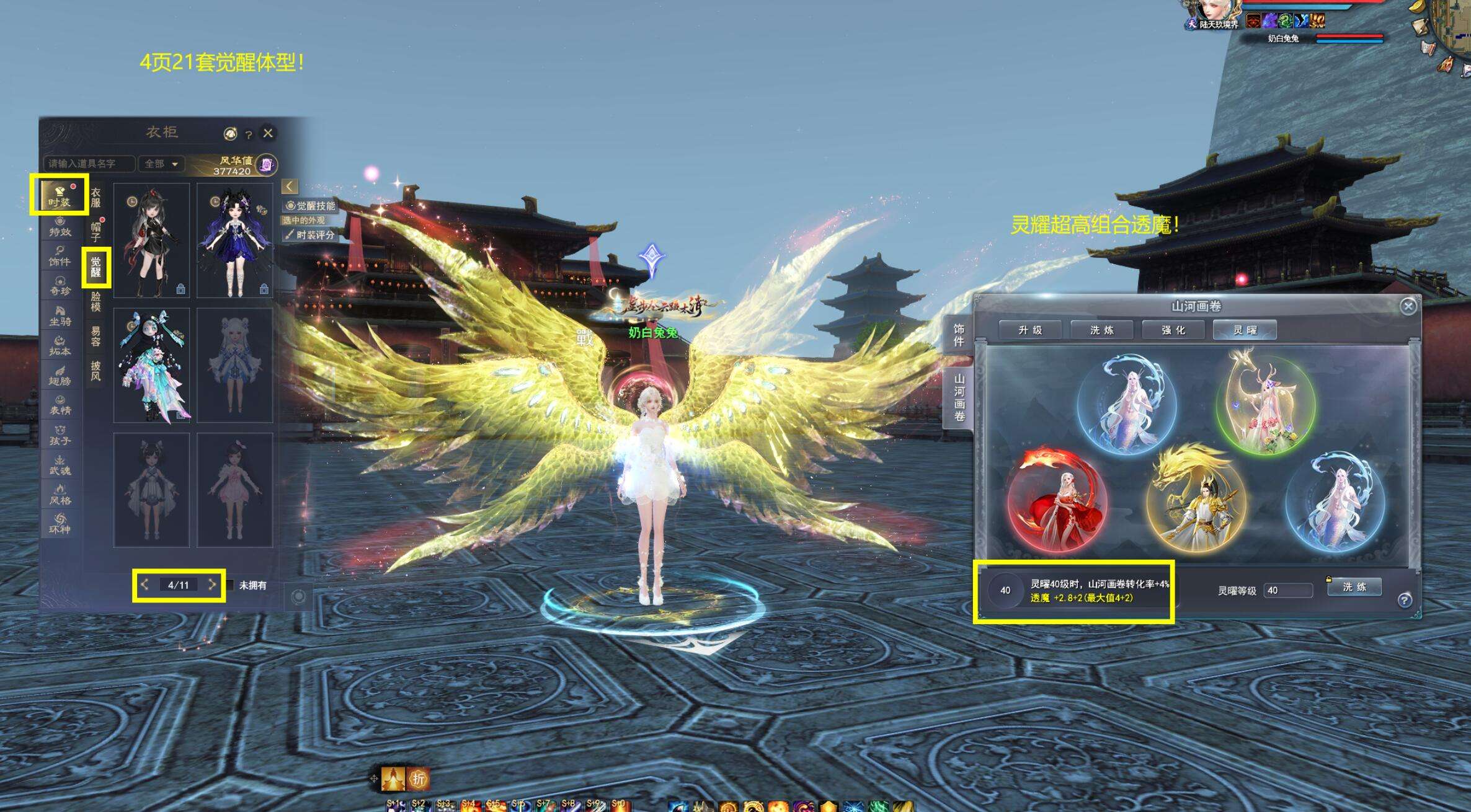Switch to the 坐骑 mount category
Viewport: 1471px width, 812px height.
[x=60, y=316]
